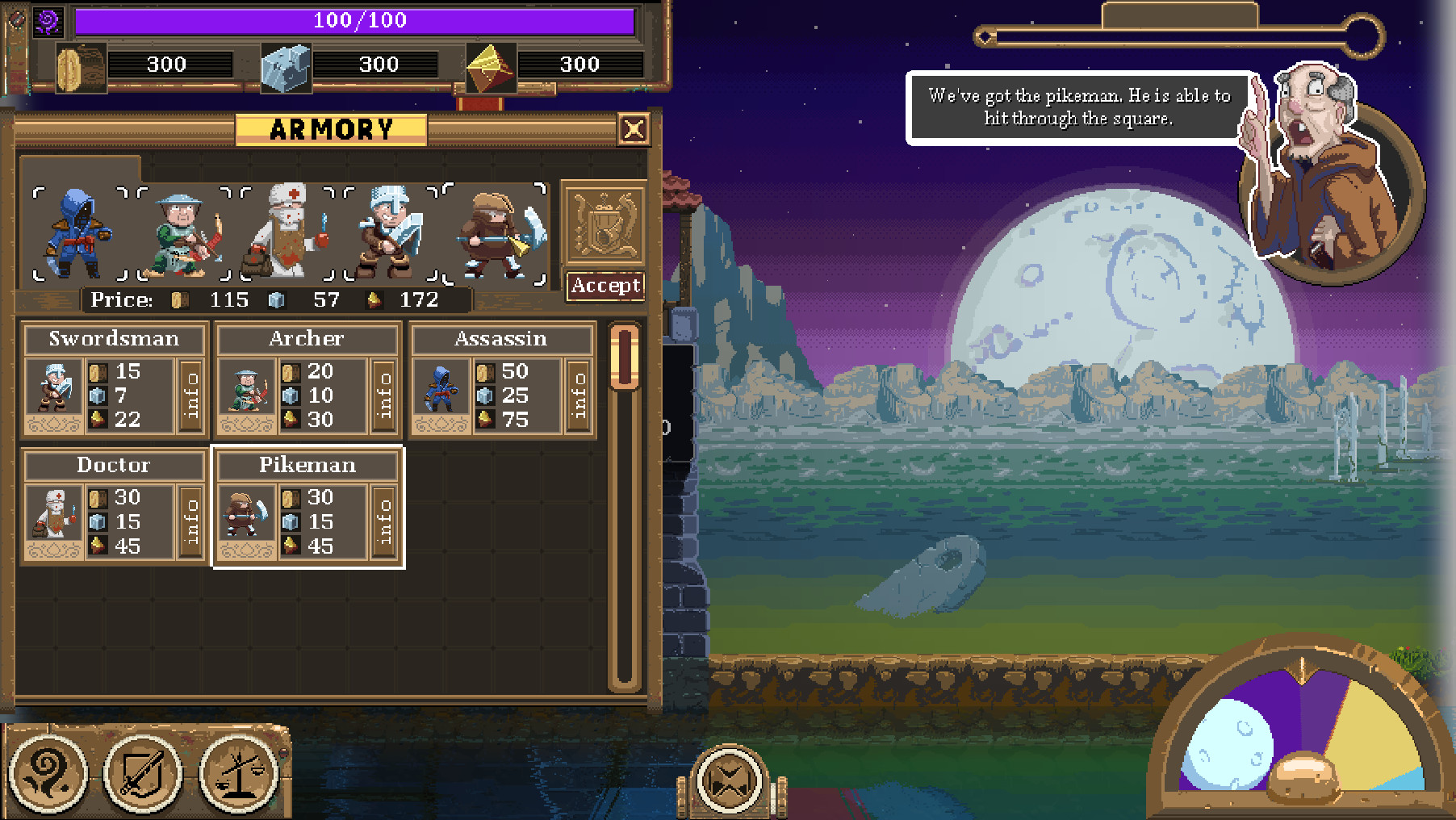This screenshot has width=1456, height=820.
Task: Show info for the Swordsman
Action: pyautogui.click(x=191, y=395)
